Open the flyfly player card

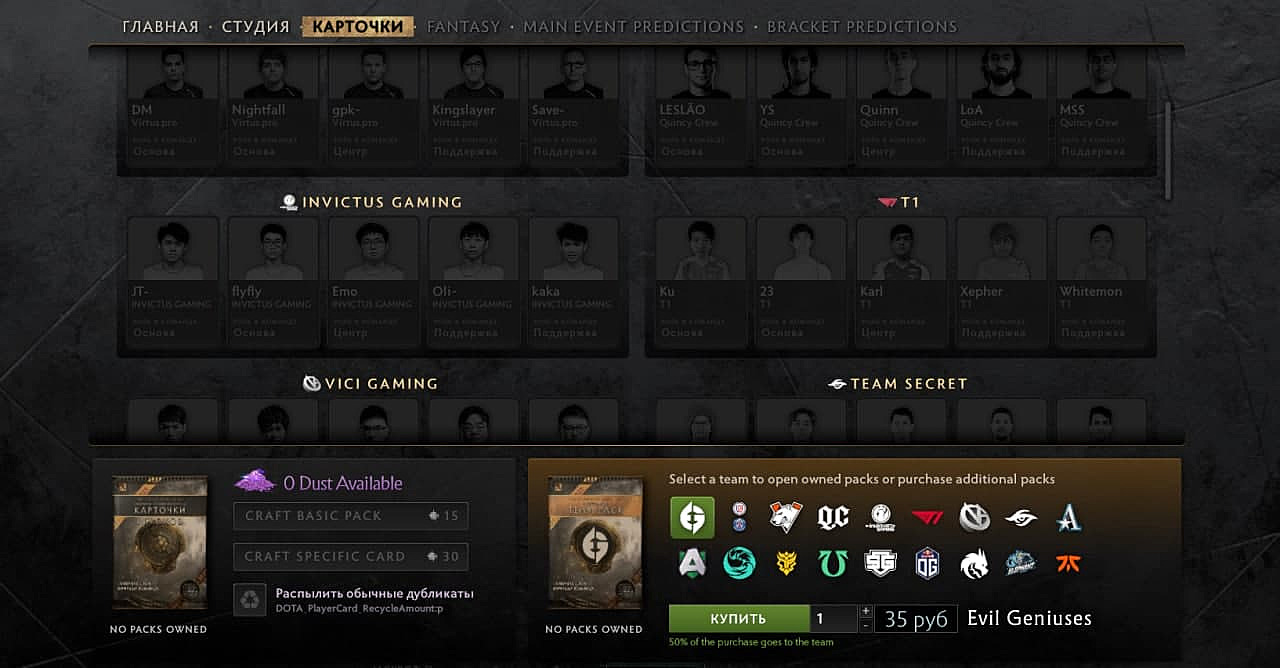273,278
